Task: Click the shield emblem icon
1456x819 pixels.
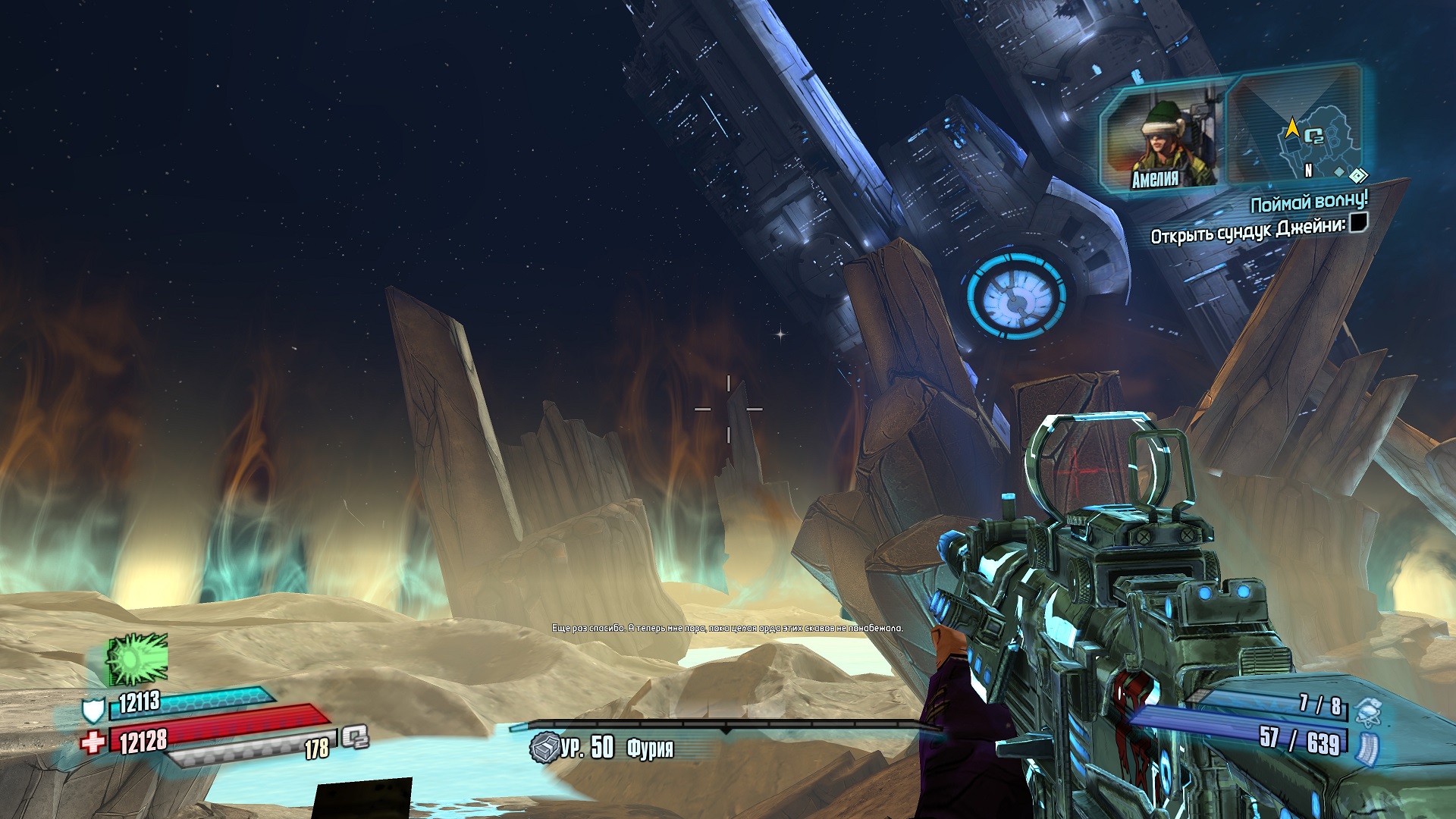Action: [93, 710]
